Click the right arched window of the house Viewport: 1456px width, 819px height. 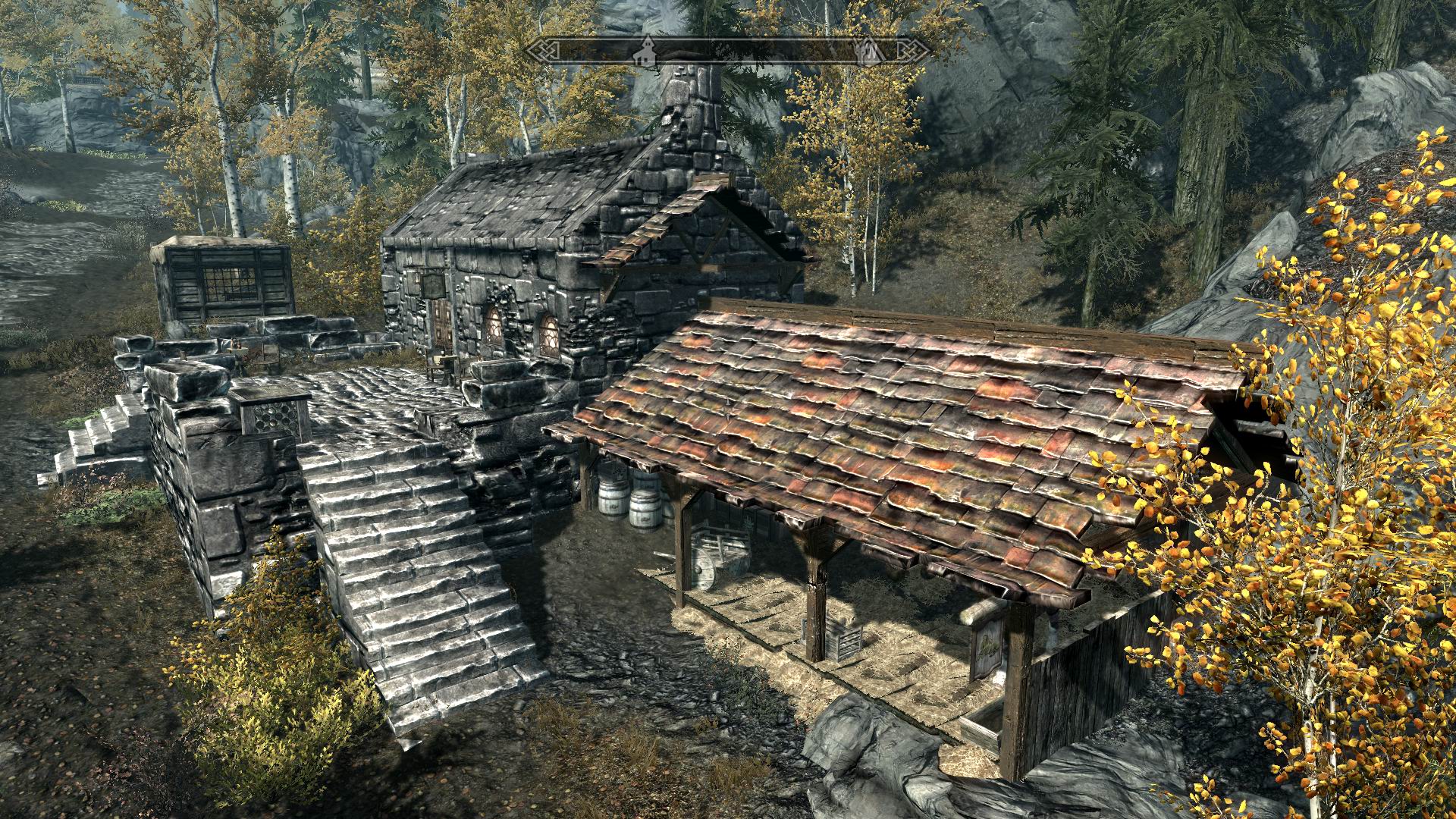tap(550, 334)
